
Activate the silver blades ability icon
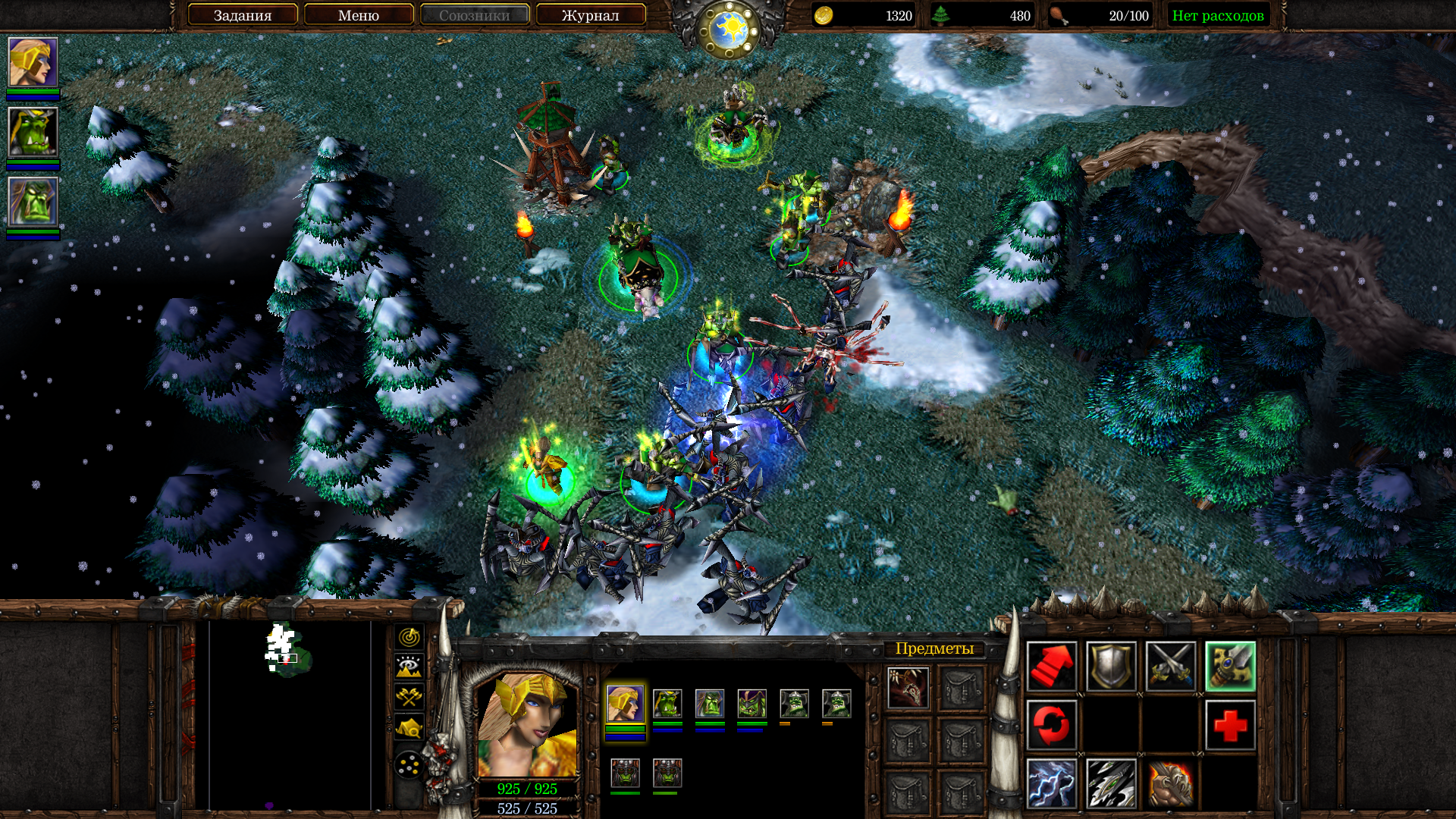(x=1111, y=783)
